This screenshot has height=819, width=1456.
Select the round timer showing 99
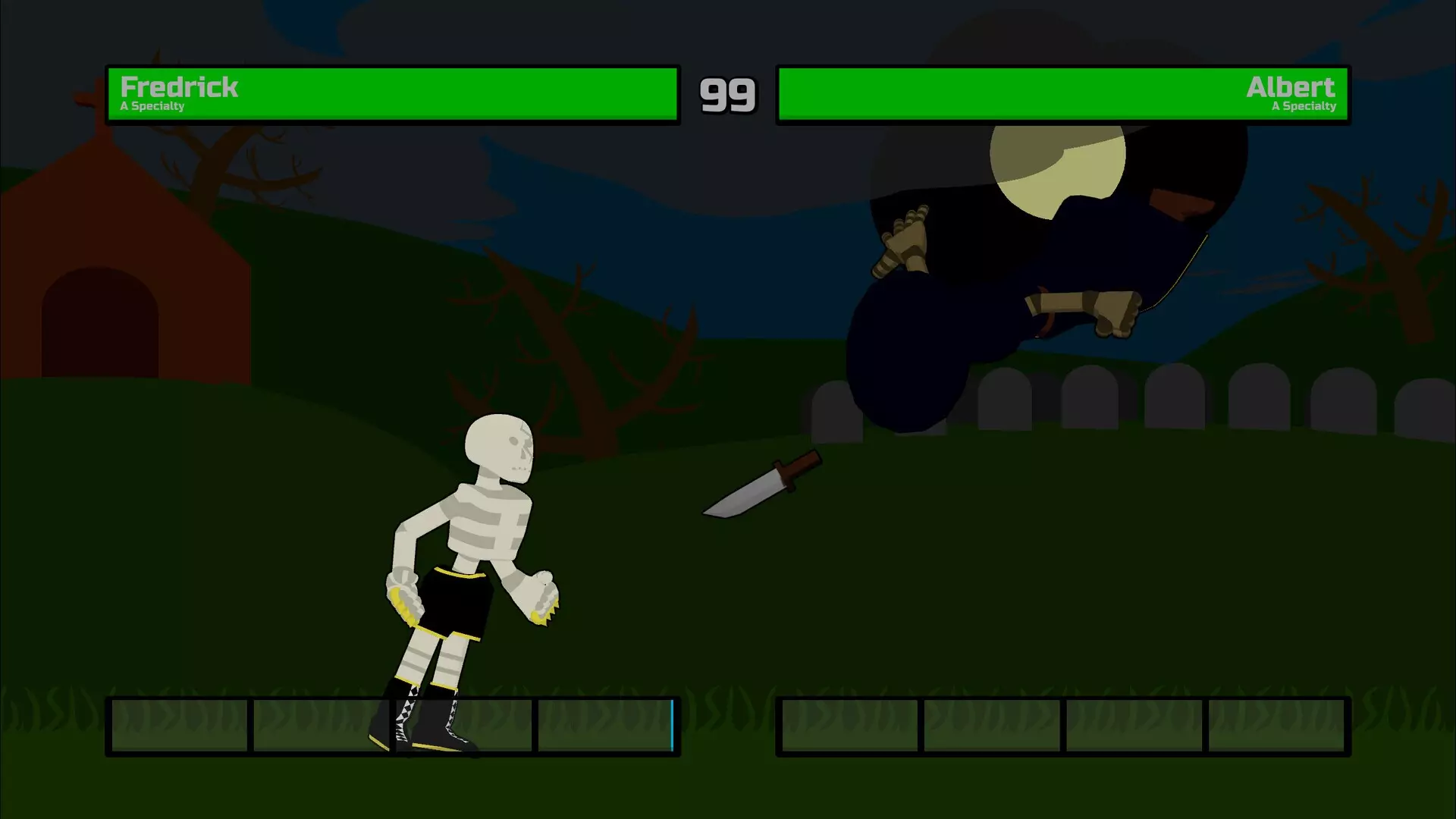coord(728,94)
